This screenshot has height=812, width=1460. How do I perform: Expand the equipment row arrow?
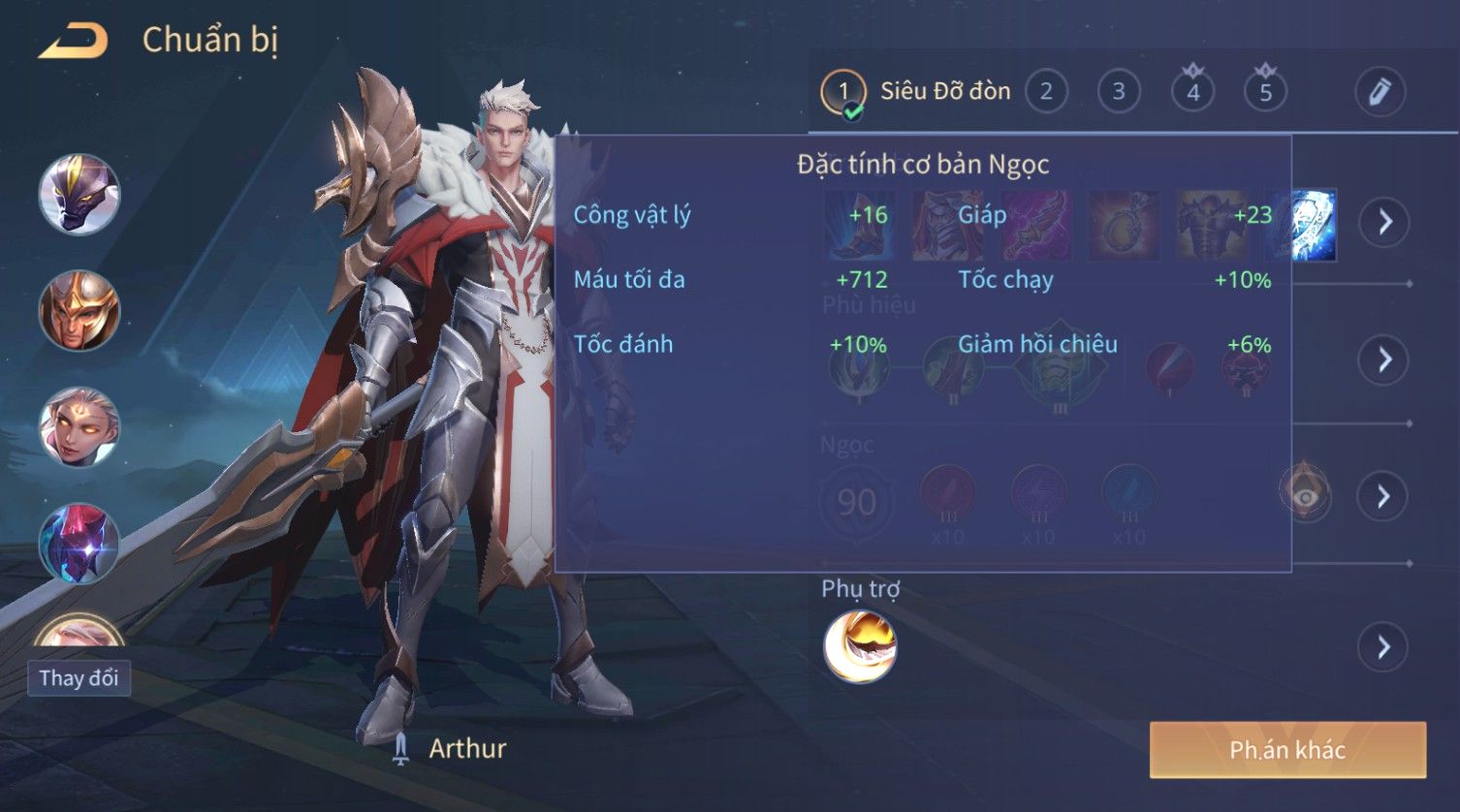tap(1383, 222)
